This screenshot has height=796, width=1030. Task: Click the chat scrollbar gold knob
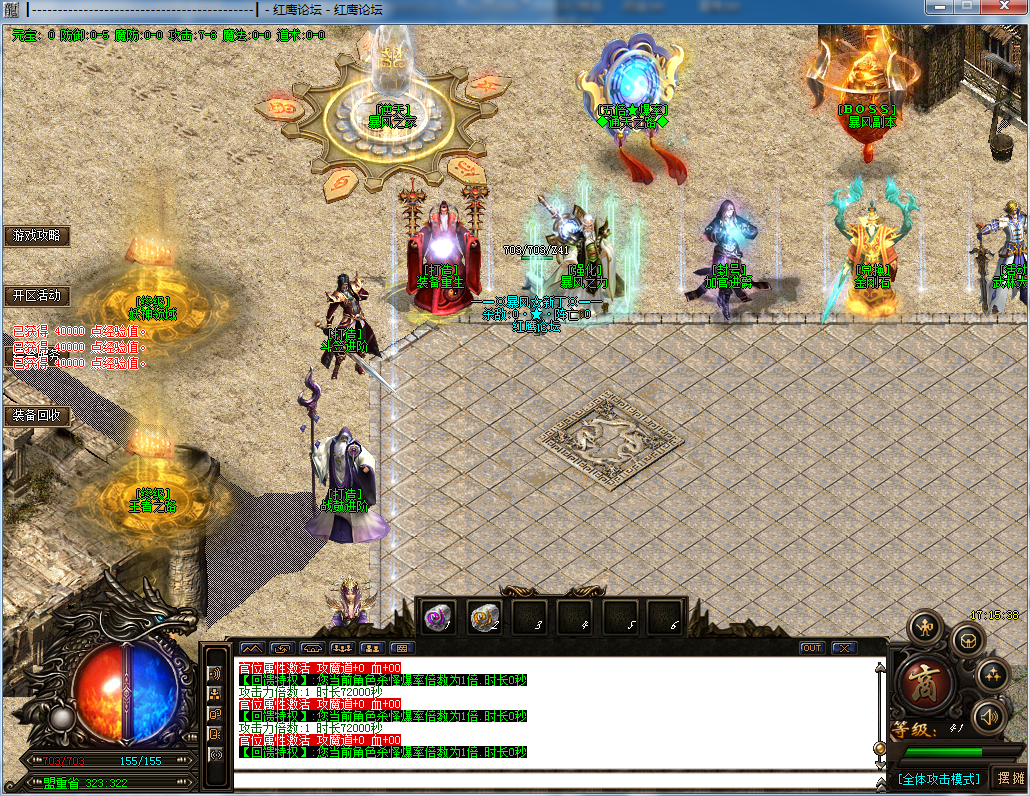(x=879, y=748)
